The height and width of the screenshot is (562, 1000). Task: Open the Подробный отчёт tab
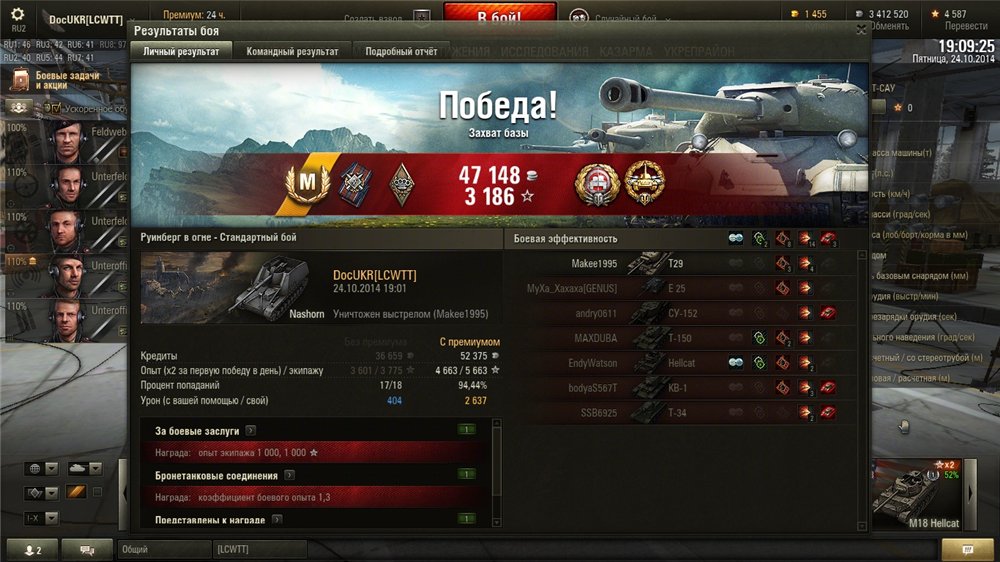[x=401, y=52]
